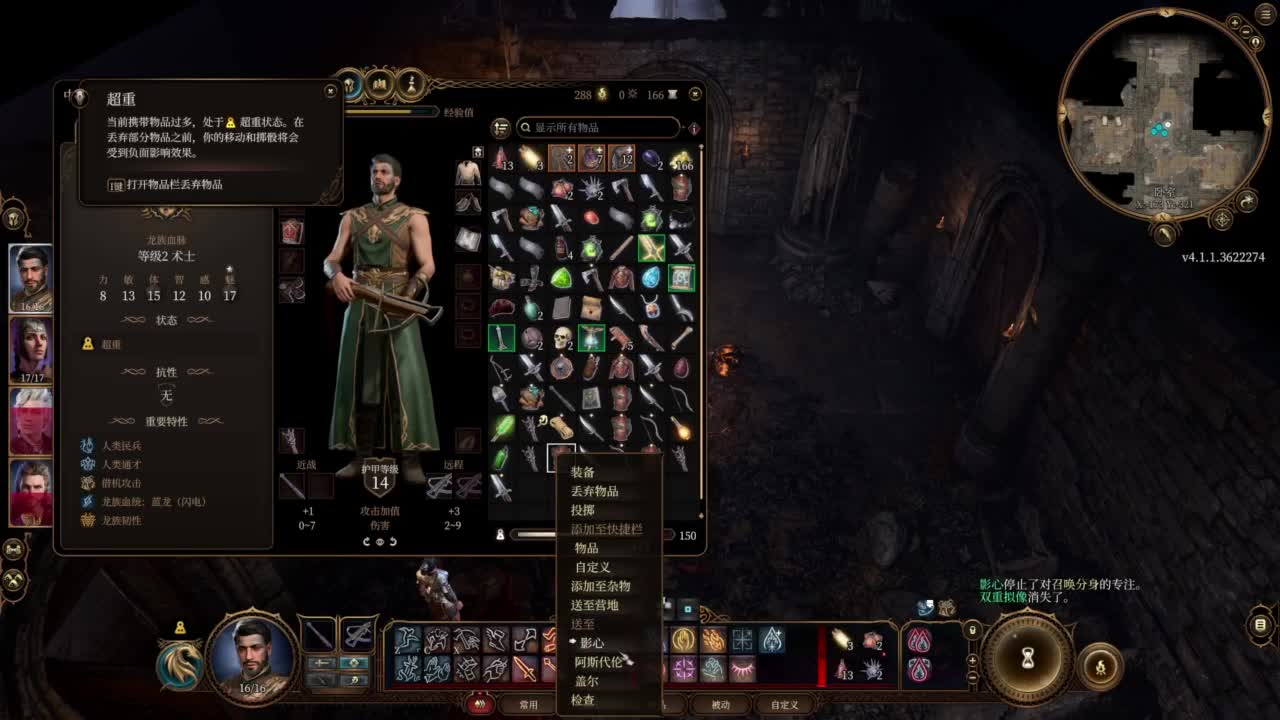Select the top party member portrait
Screen dimensions: 1280x720
click(31, 277)
